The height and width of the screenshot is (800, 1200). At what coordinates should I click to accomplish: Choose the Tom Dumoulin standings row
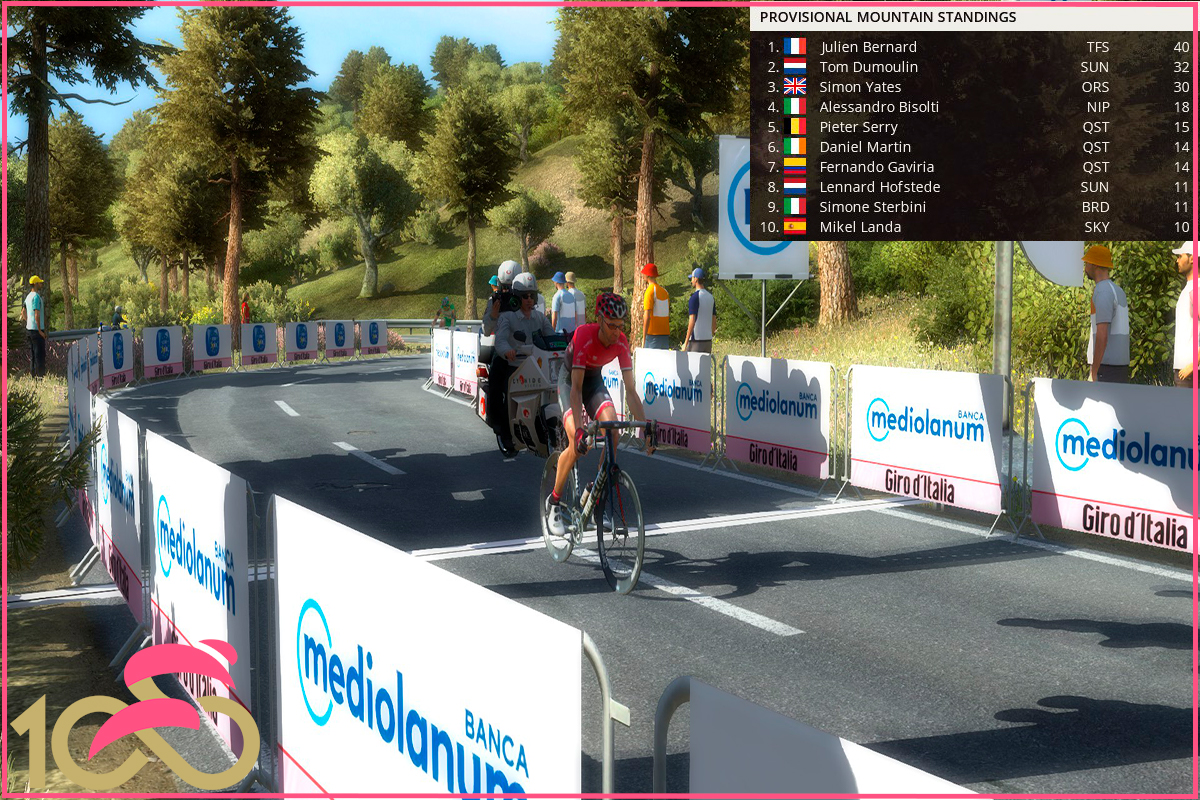868,67
